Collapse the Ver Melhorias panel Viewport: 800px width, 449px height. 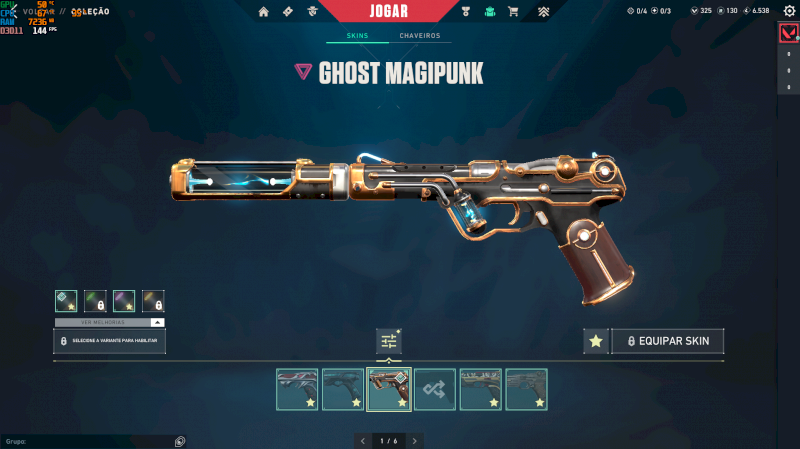[x=157, y=322]
